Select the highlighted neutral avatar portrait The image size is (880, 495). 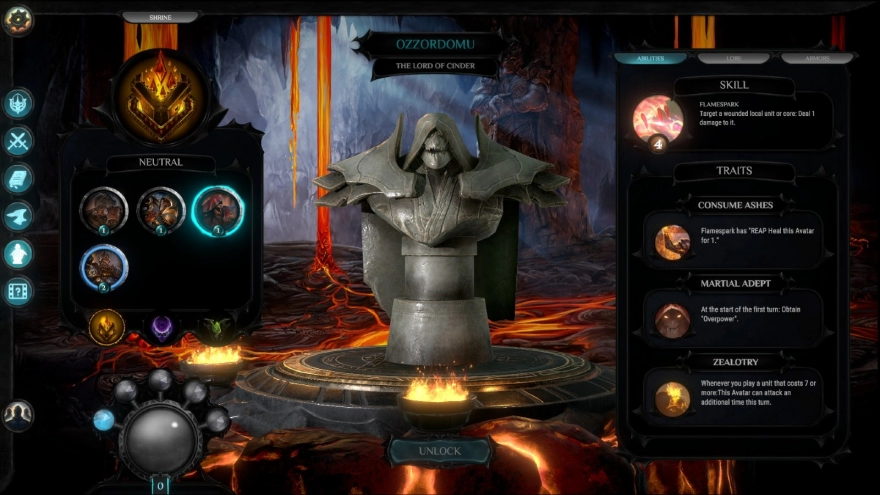[218, 210]
